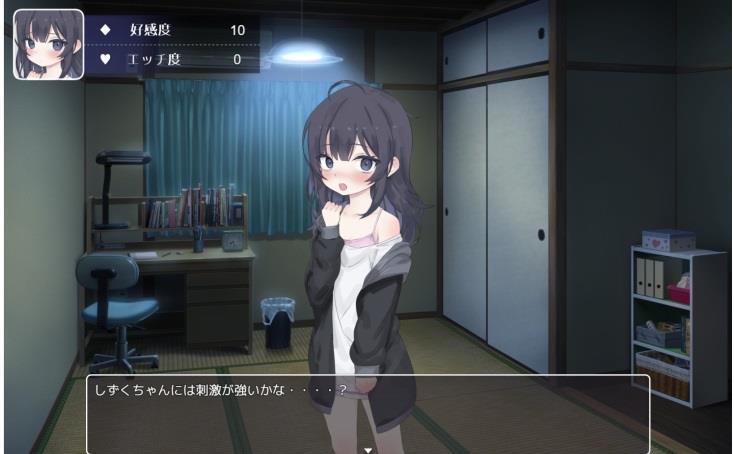This screenshot has width=734, height=454.
Task: Advance dialogue with the continue arrow
Action: (368, 449)
